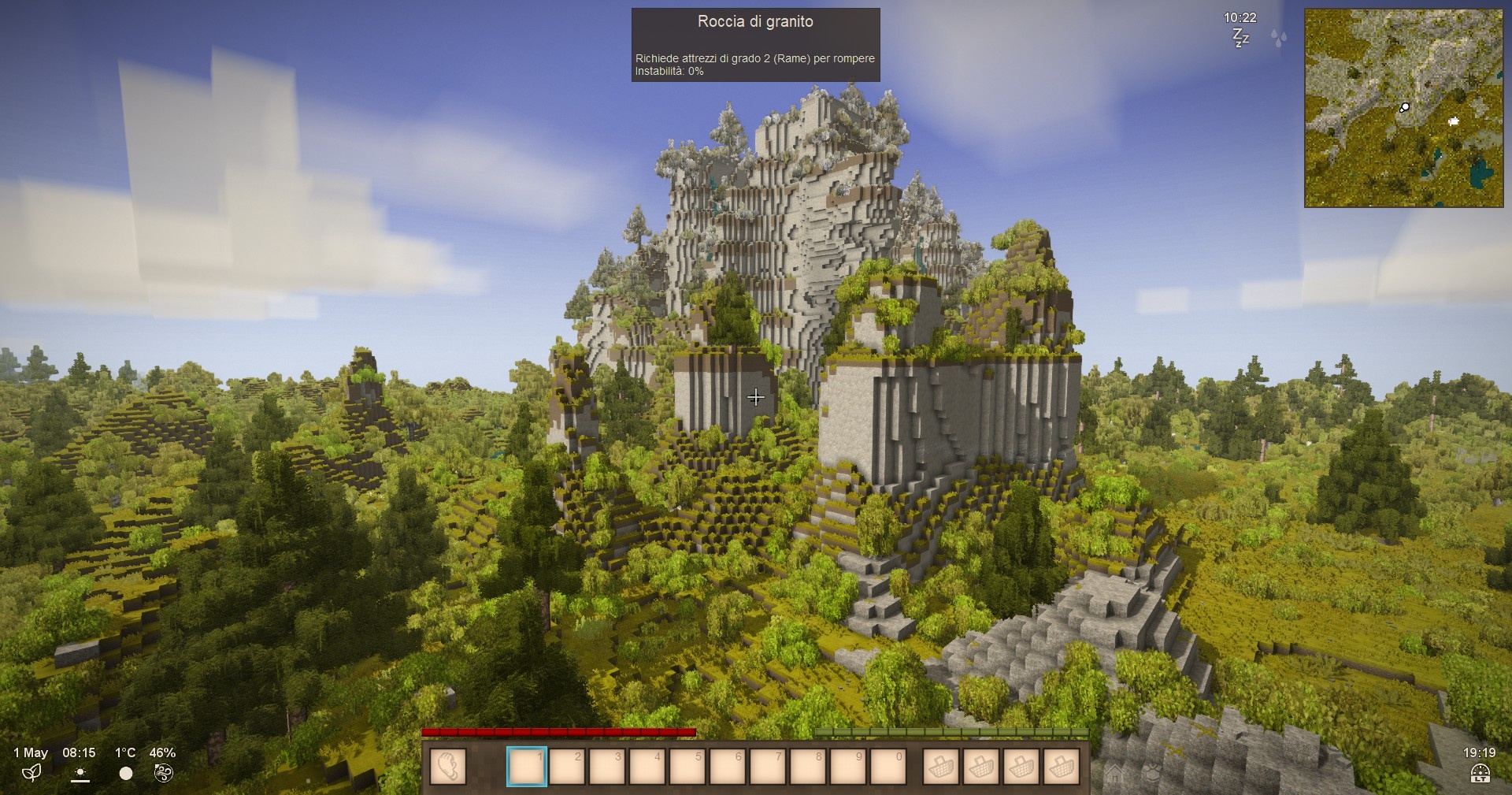Screen dimensions: 1512x795
Task: Activate hotbar slot 7
Action: click(768, 767)
